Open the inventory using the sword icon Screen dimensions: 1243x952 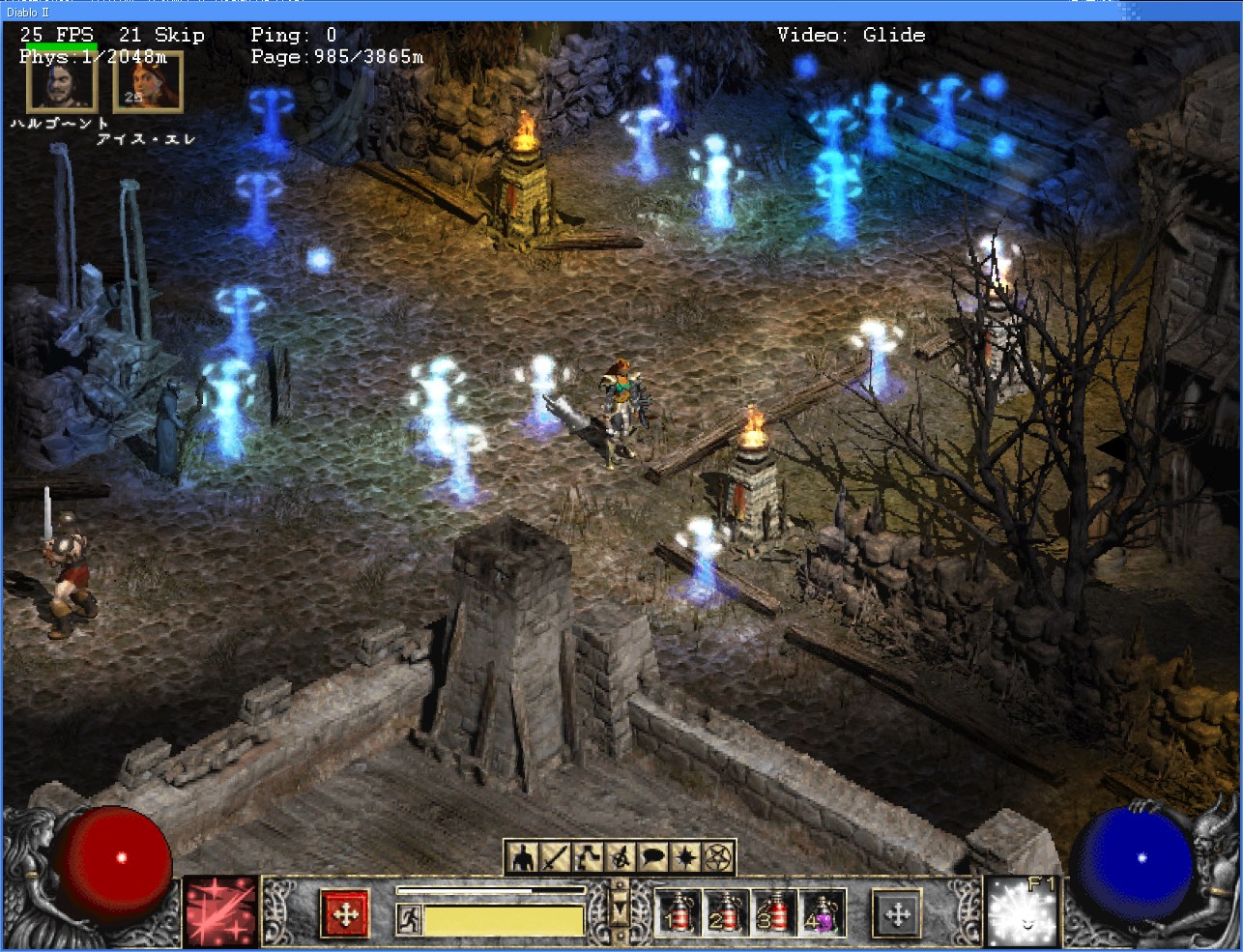click(x=556, y=857)
